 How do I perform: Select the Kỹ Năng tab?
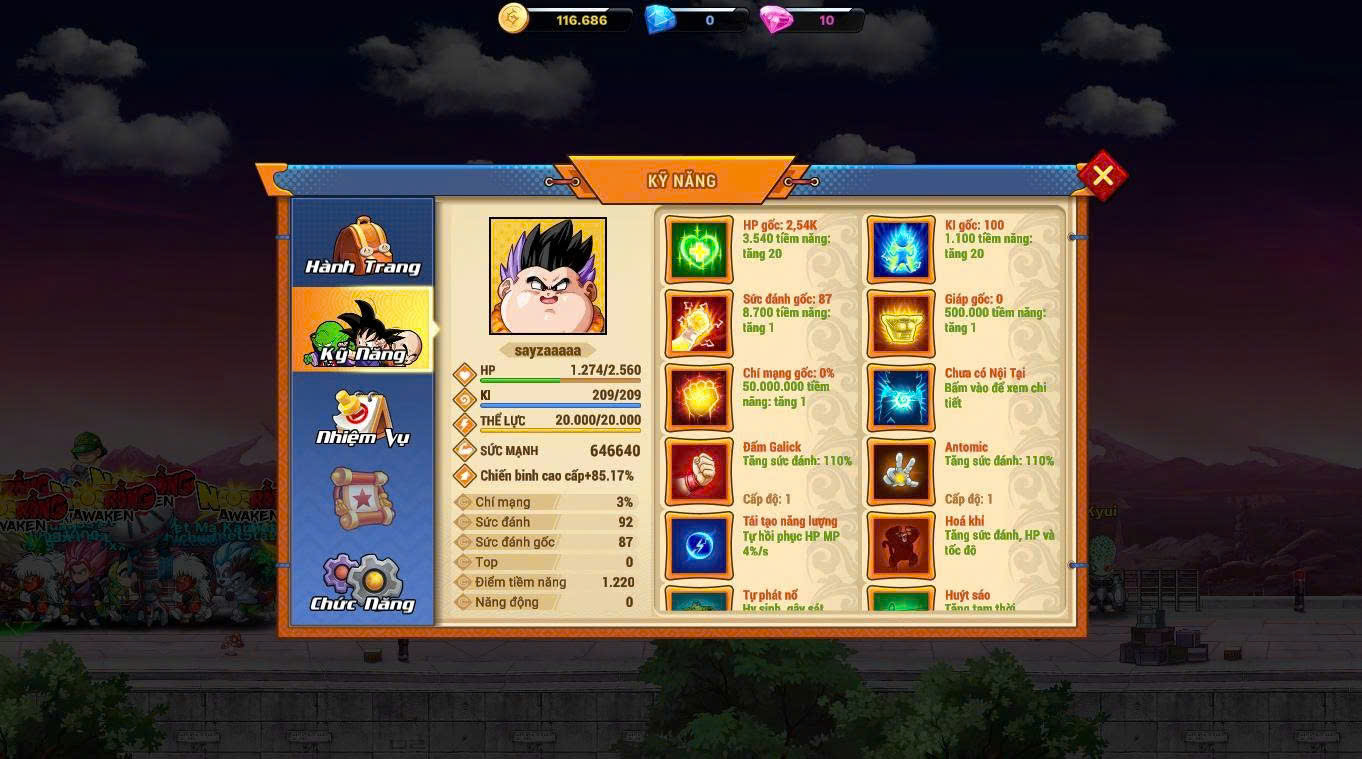[x=362, y=332]
